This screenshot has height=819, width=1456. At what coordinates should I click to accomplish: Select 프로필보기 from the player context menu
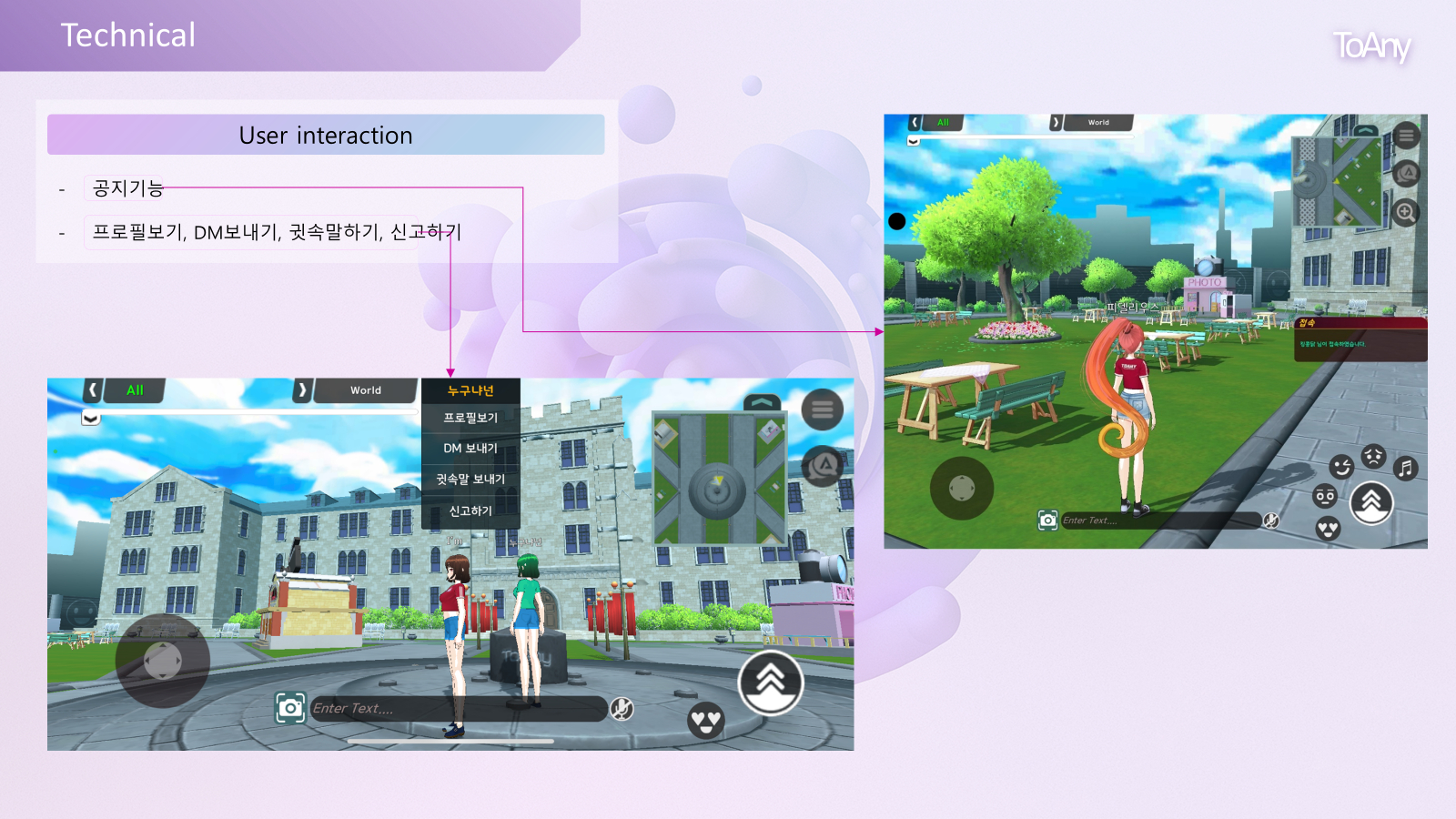click(470, 418)
